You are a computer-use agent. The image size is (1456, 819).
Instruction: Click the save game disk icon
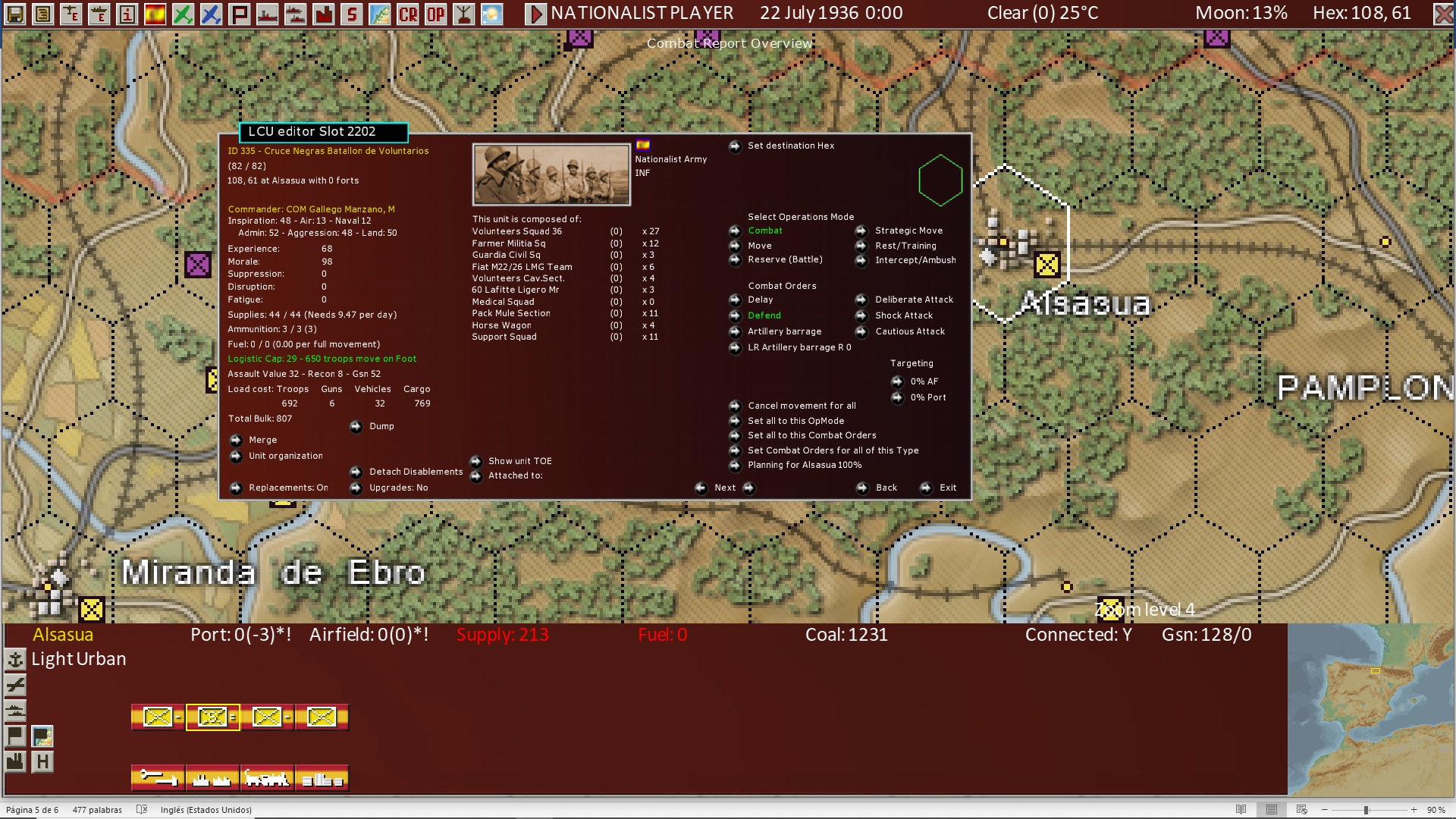tap(13, 13)
